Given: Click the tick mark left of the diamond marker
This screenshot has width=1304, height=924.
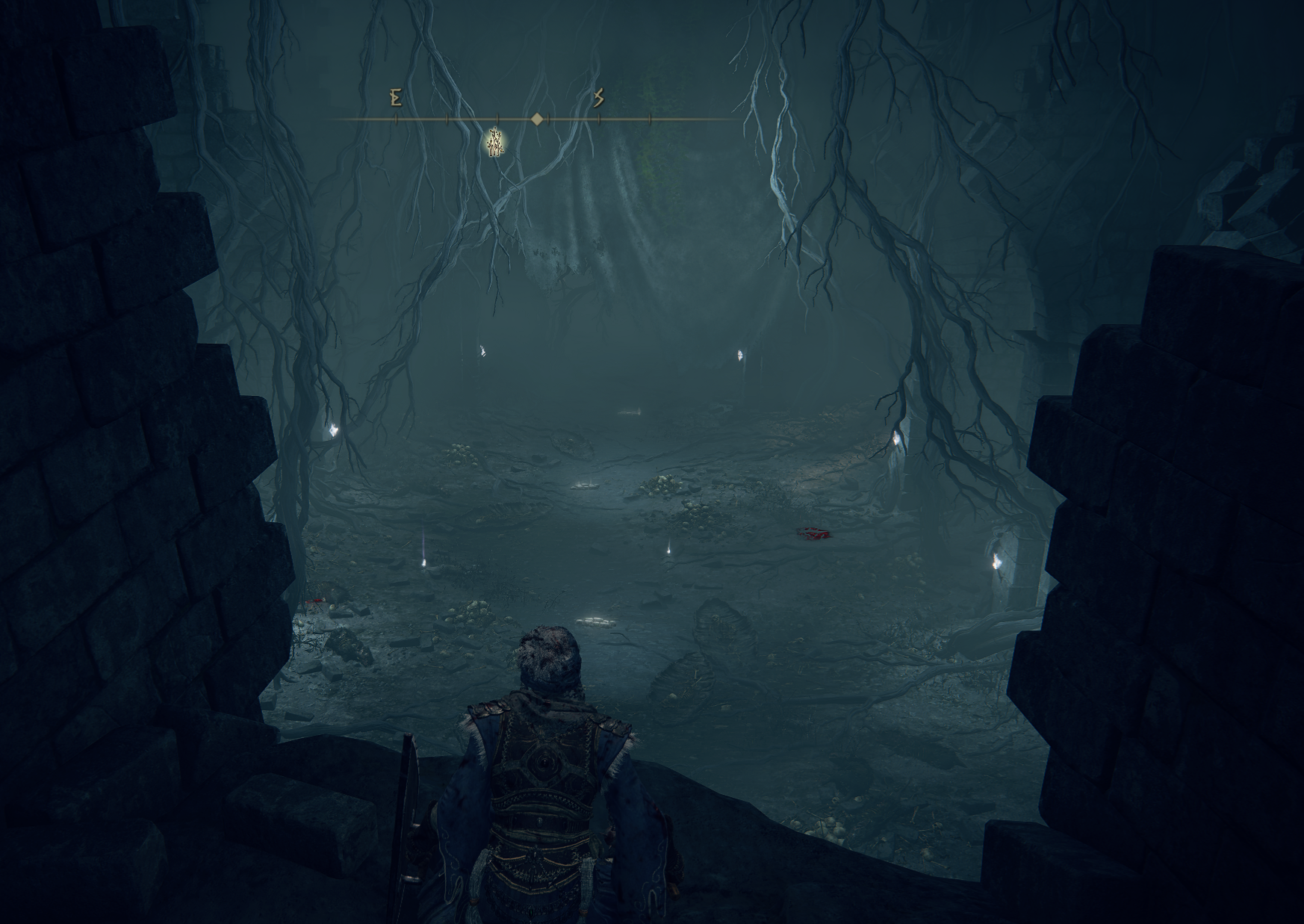Looking at the screenshot, I should pos(499,118).
